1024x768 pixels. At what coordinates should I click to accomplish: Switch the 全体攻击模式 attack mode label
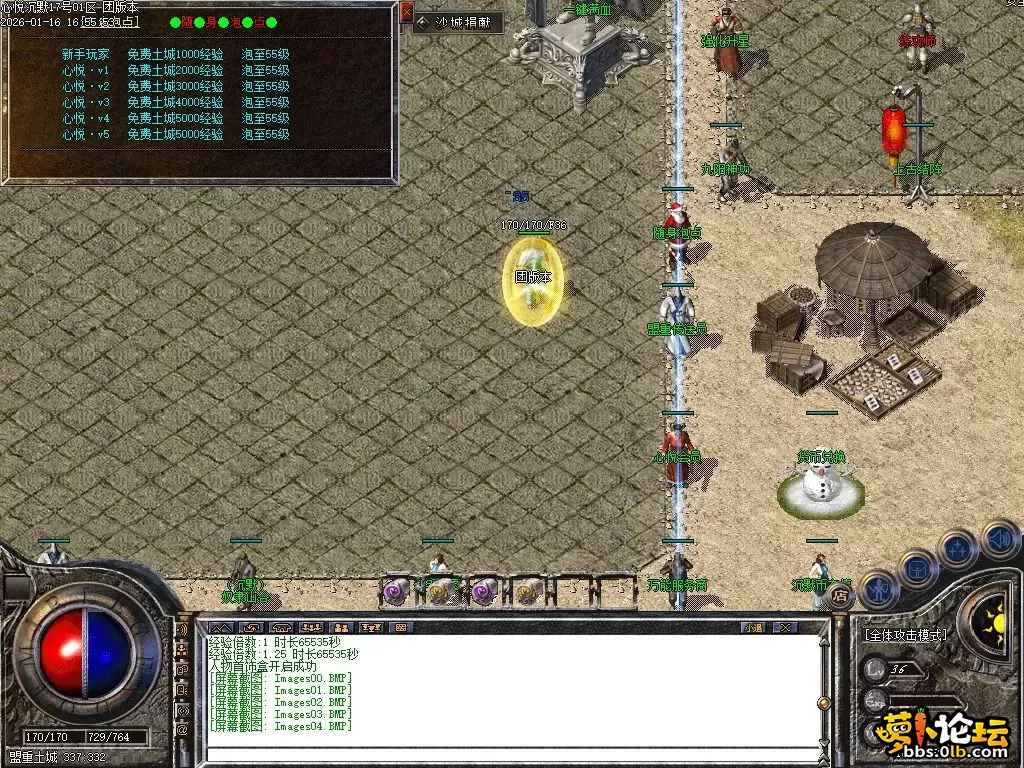click(906, 634)
